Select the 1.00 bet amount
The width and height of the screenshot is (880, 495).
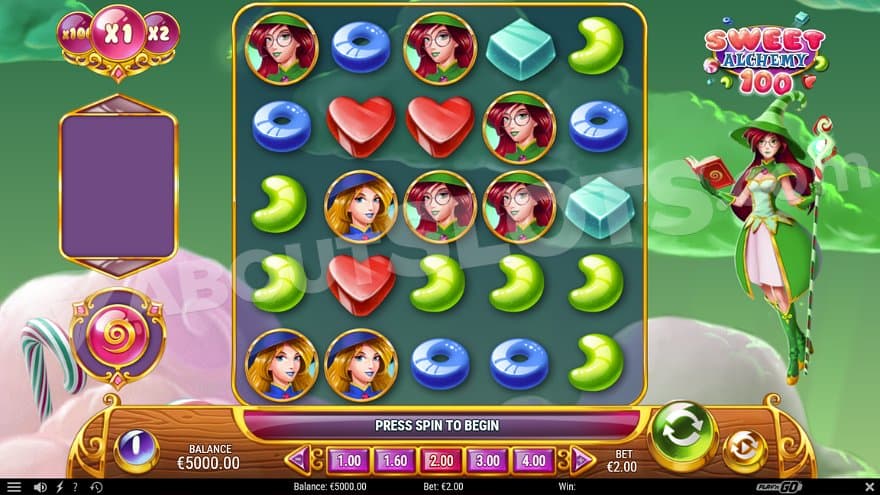347,461
